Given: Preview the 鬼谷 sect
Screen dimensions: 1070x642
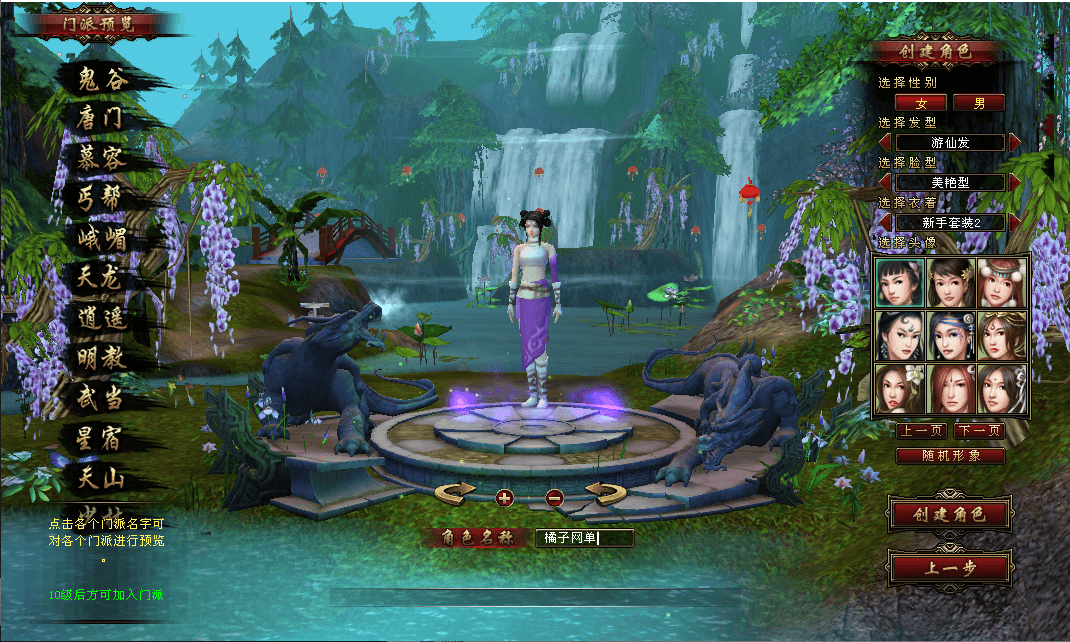Looking at the screenshot, I should pyautogui.click(x=104, y=79).
